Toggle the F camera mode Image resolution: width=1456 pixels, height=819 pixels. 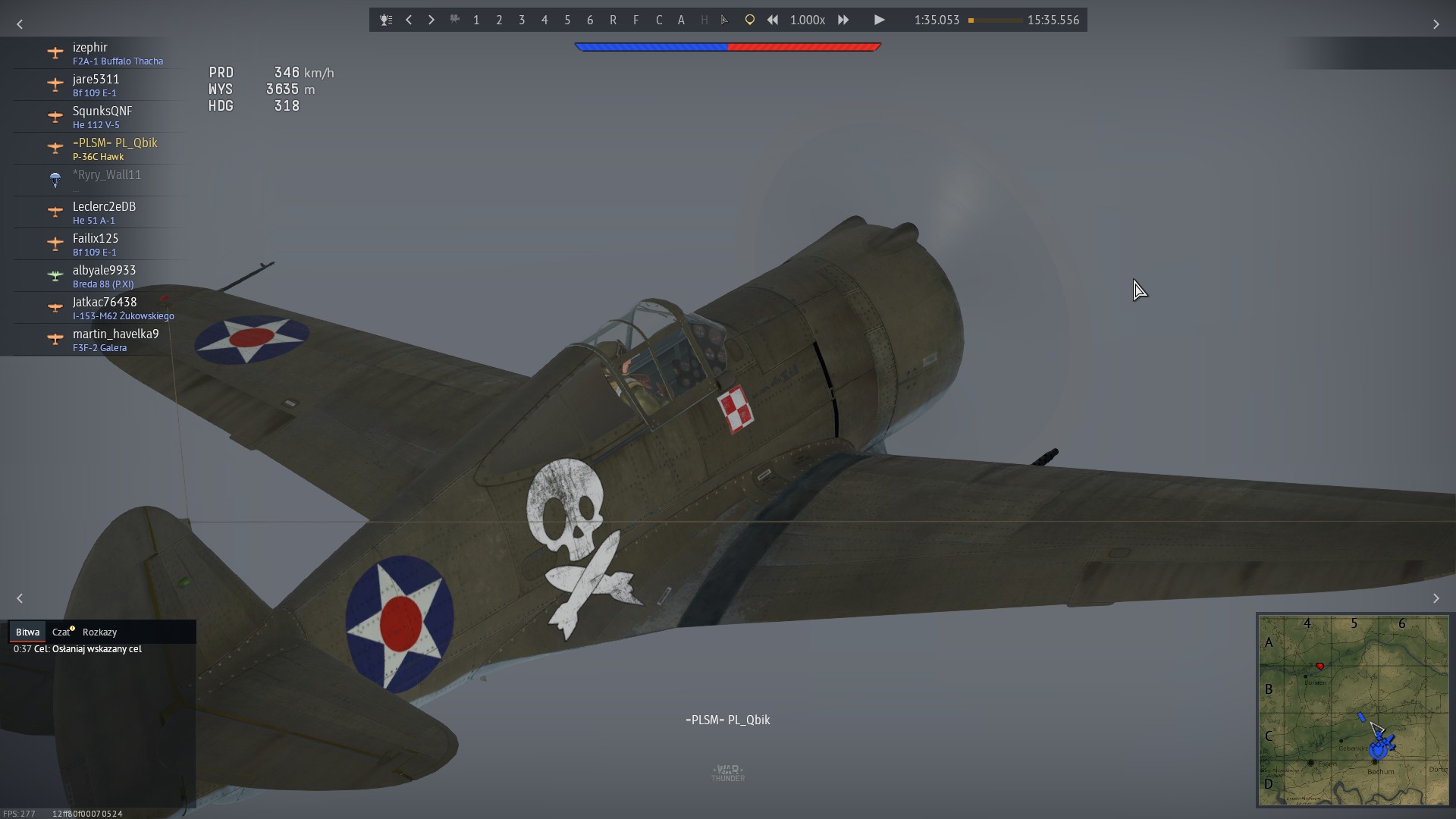pyautogui.click(x=635, y=20)
